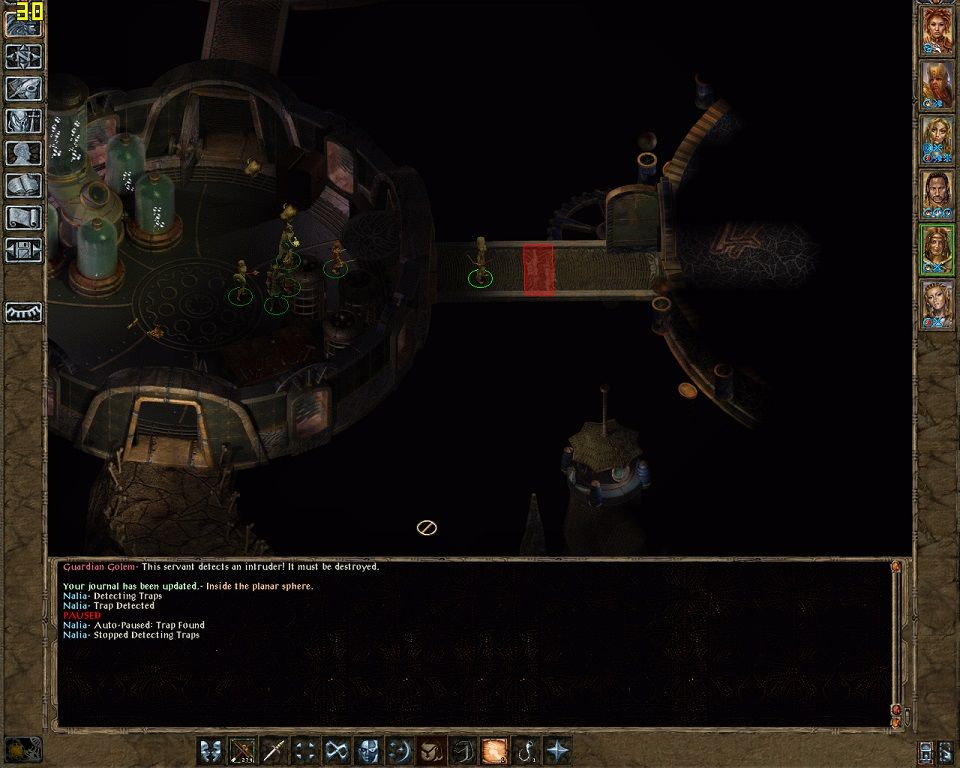Open the inventory screen from the sidebar

click(x=23, y=121)
